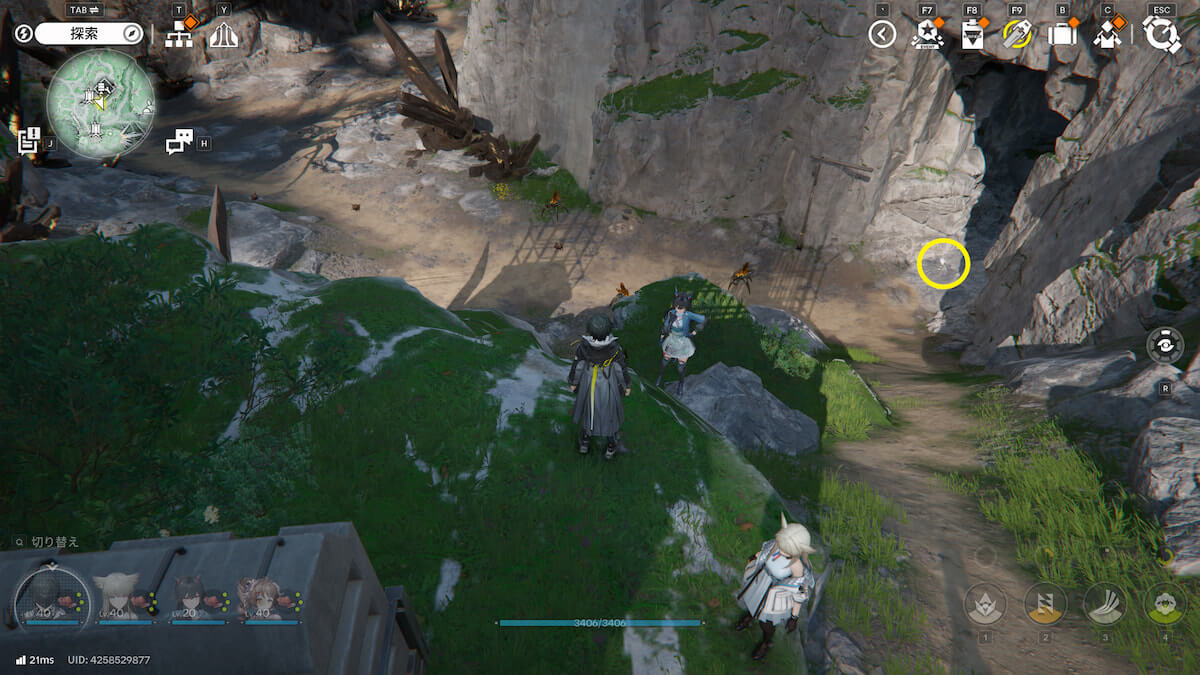The height and width of the screenshot is (675, 1200).
Task: Open the yellow ticket gacha icon
Action: (x=1016, y=35)
